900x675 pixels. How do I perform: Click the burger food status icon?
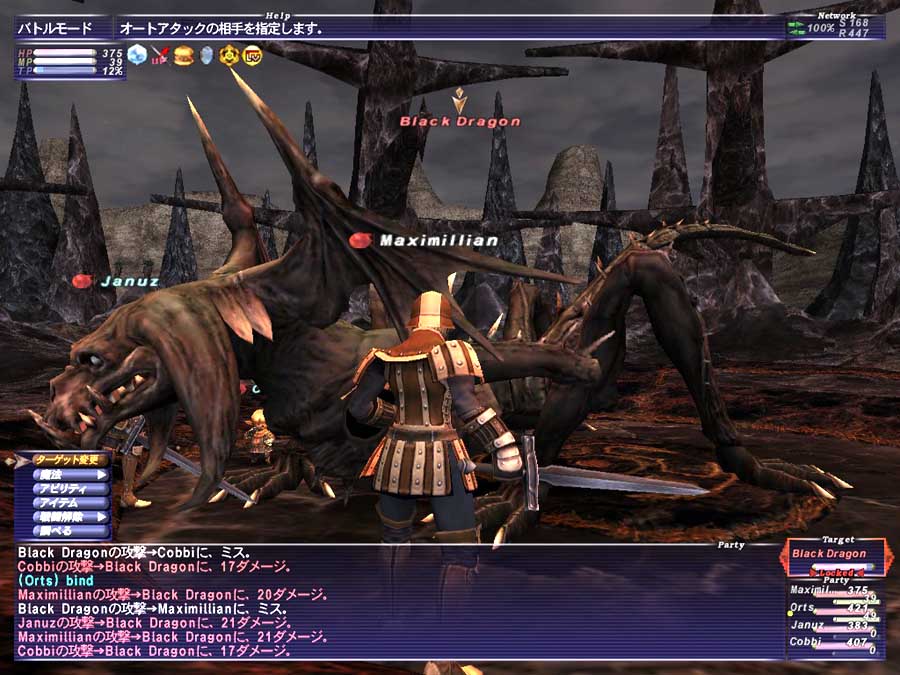(x=183, y=54)
